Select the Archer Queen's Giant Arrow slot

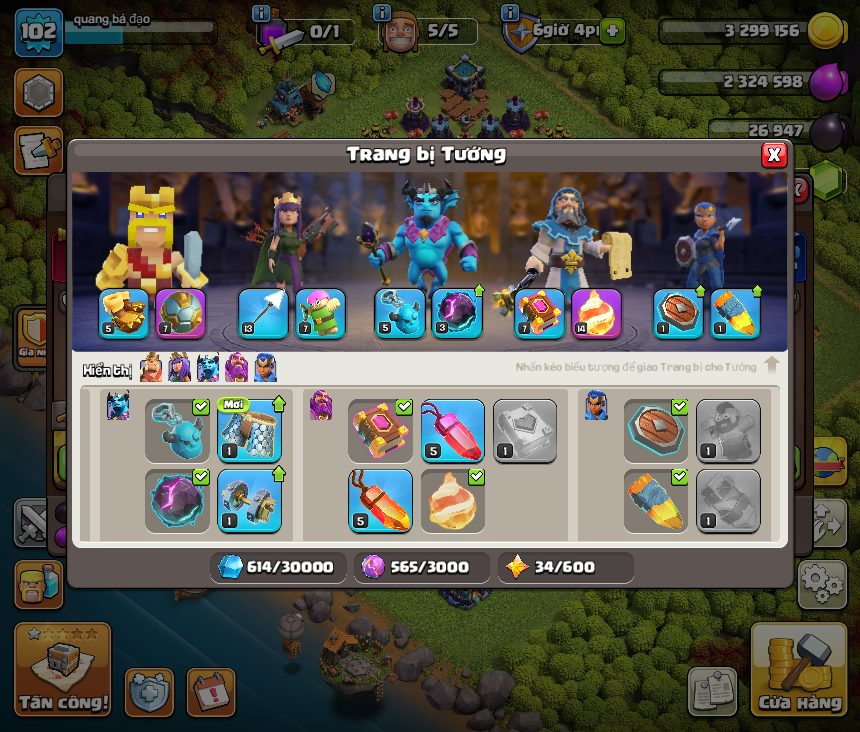point(263,314)
